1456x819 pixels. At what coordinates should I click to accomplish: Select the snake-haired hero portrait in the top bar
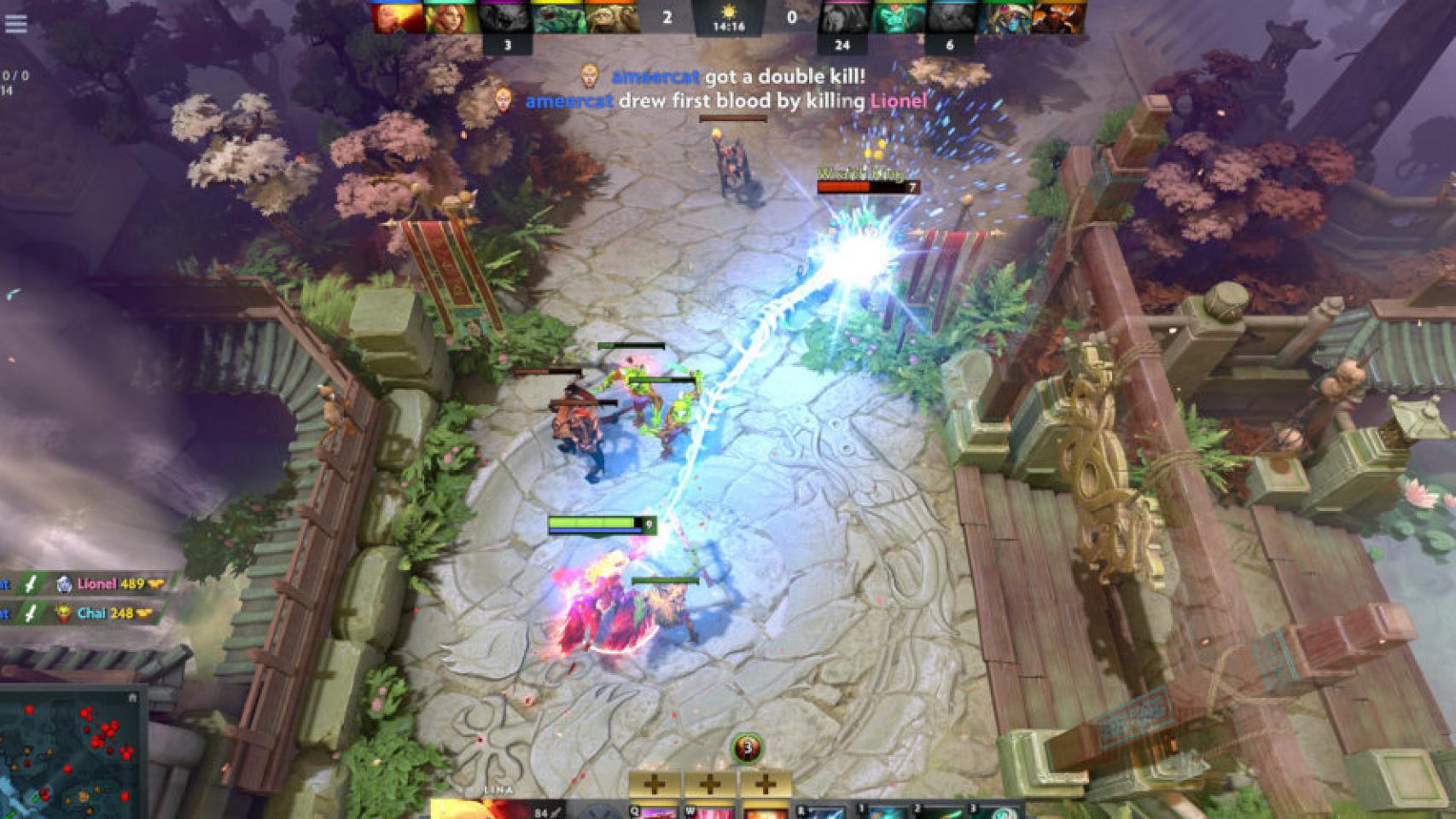point(1003,17)
